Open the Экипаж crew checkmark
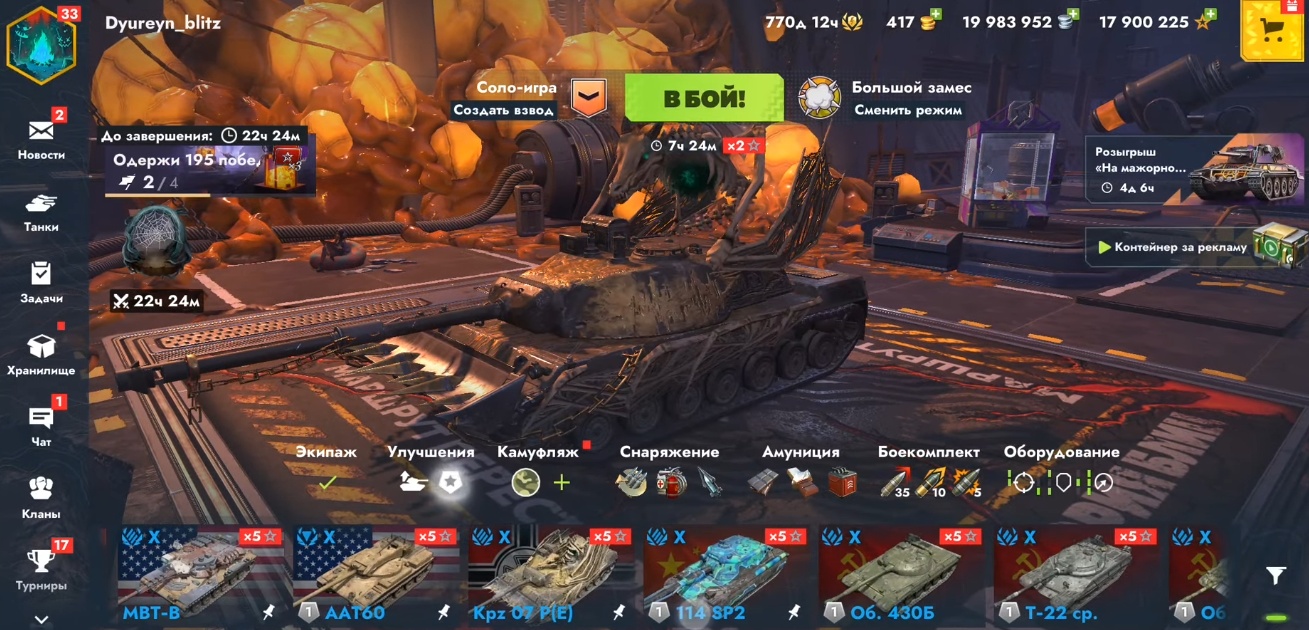The height and width of the screenshot is (630, 1309). (326, 482)
